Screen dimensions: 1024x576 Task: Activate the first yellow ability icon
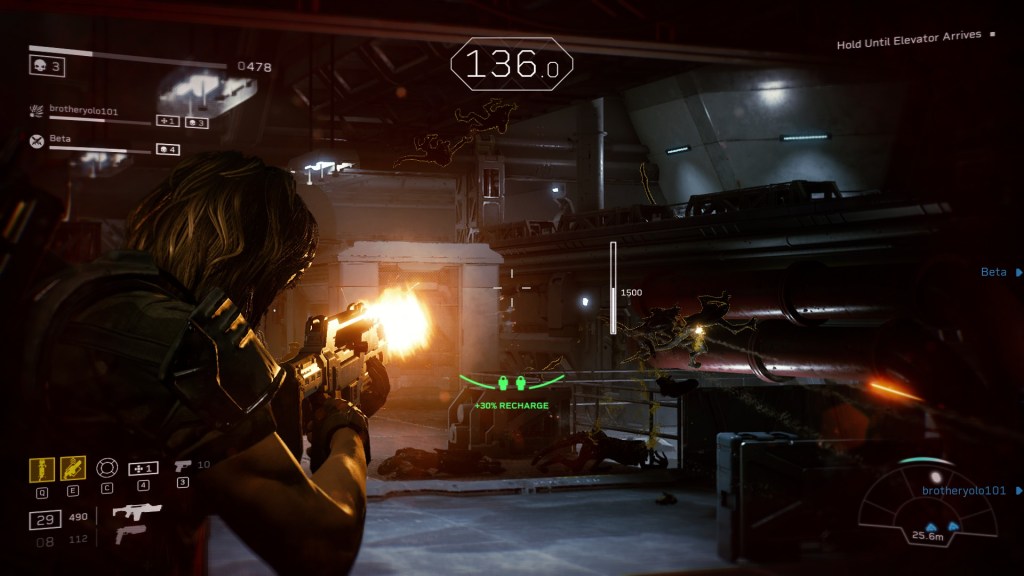42,468
